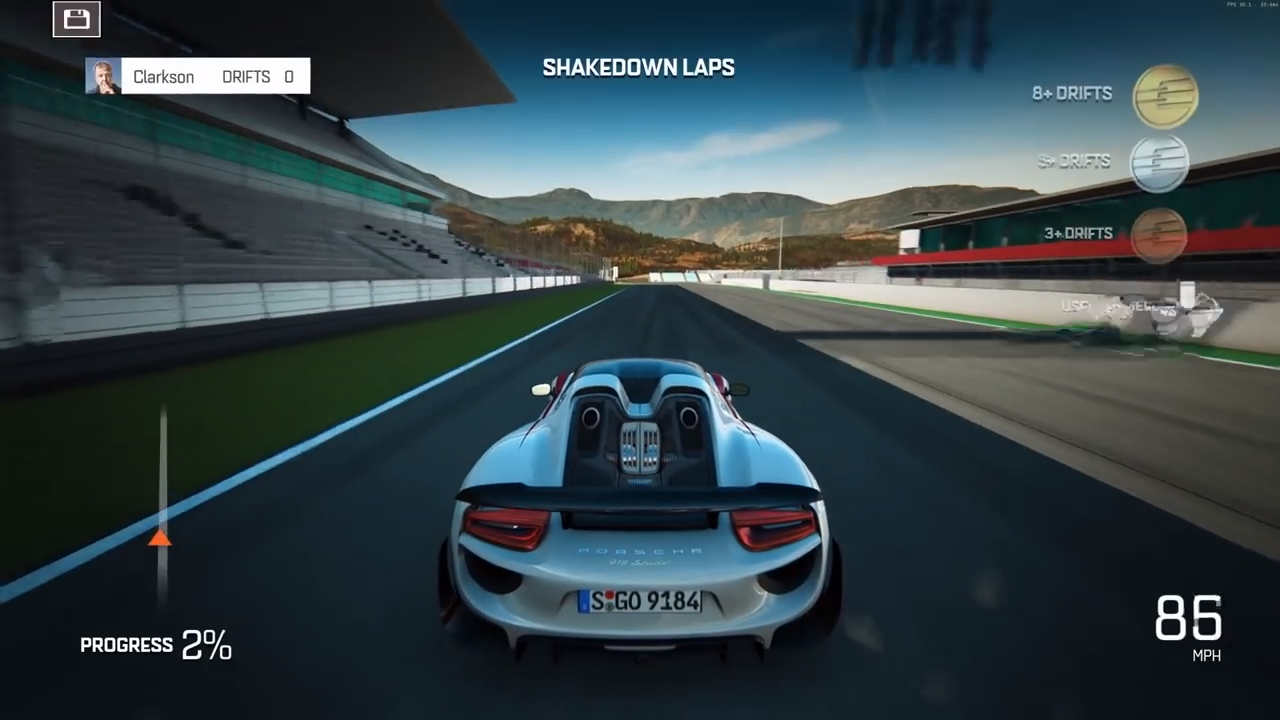Expand the SHAKEDOWN LAPS event banner
Image resolution: width=1280 pixels, height=720 pixels.
coord(638,68)
